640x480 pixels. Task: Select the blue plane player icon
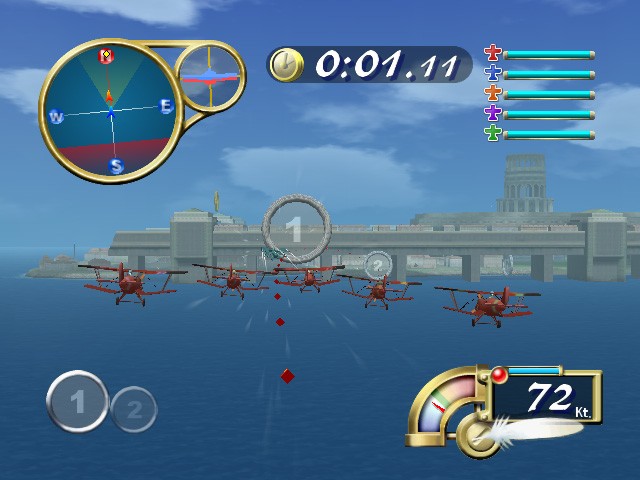[492, 74]
